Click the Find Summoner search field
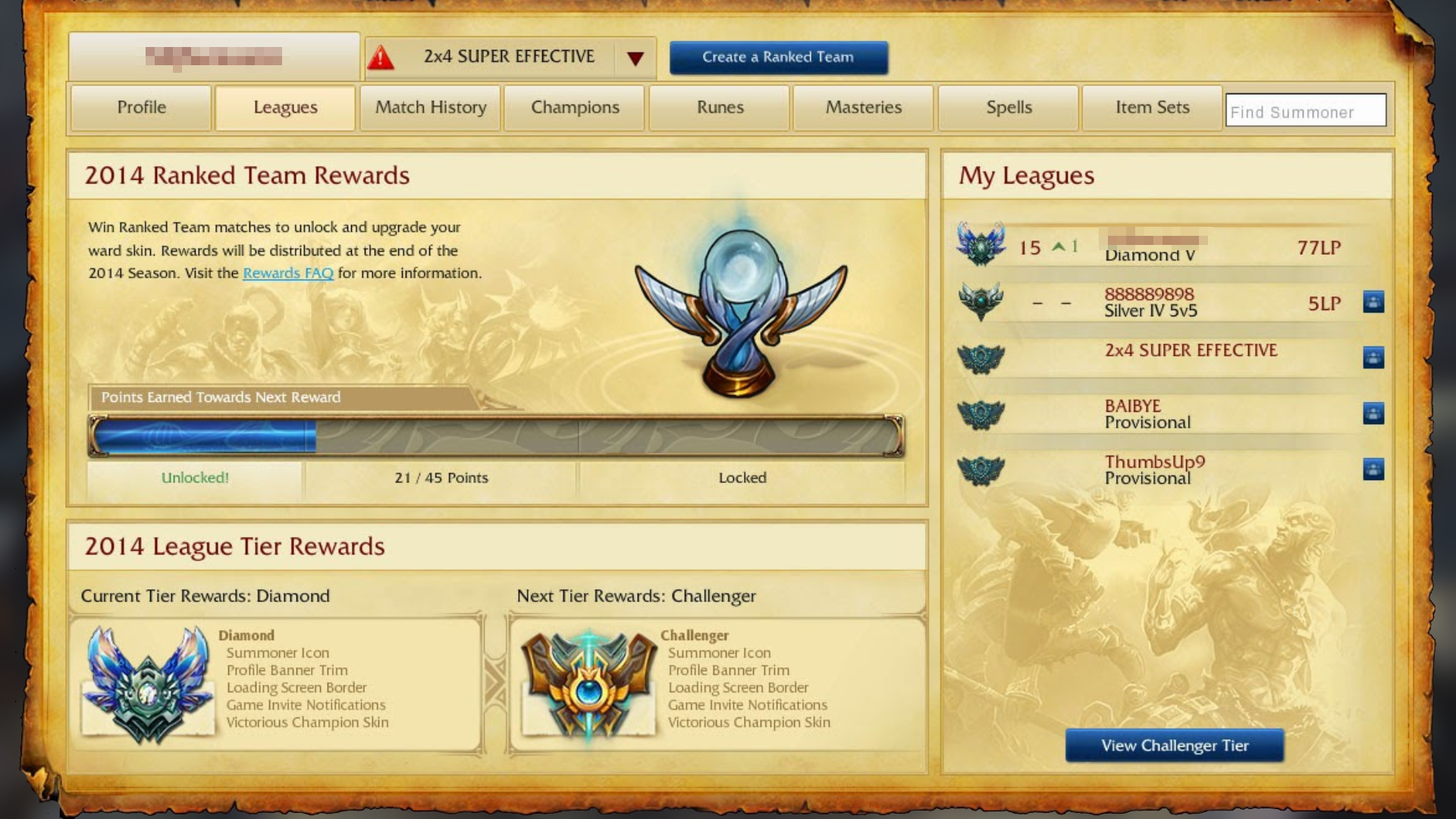1456x819 pixels. [1306, 111]
